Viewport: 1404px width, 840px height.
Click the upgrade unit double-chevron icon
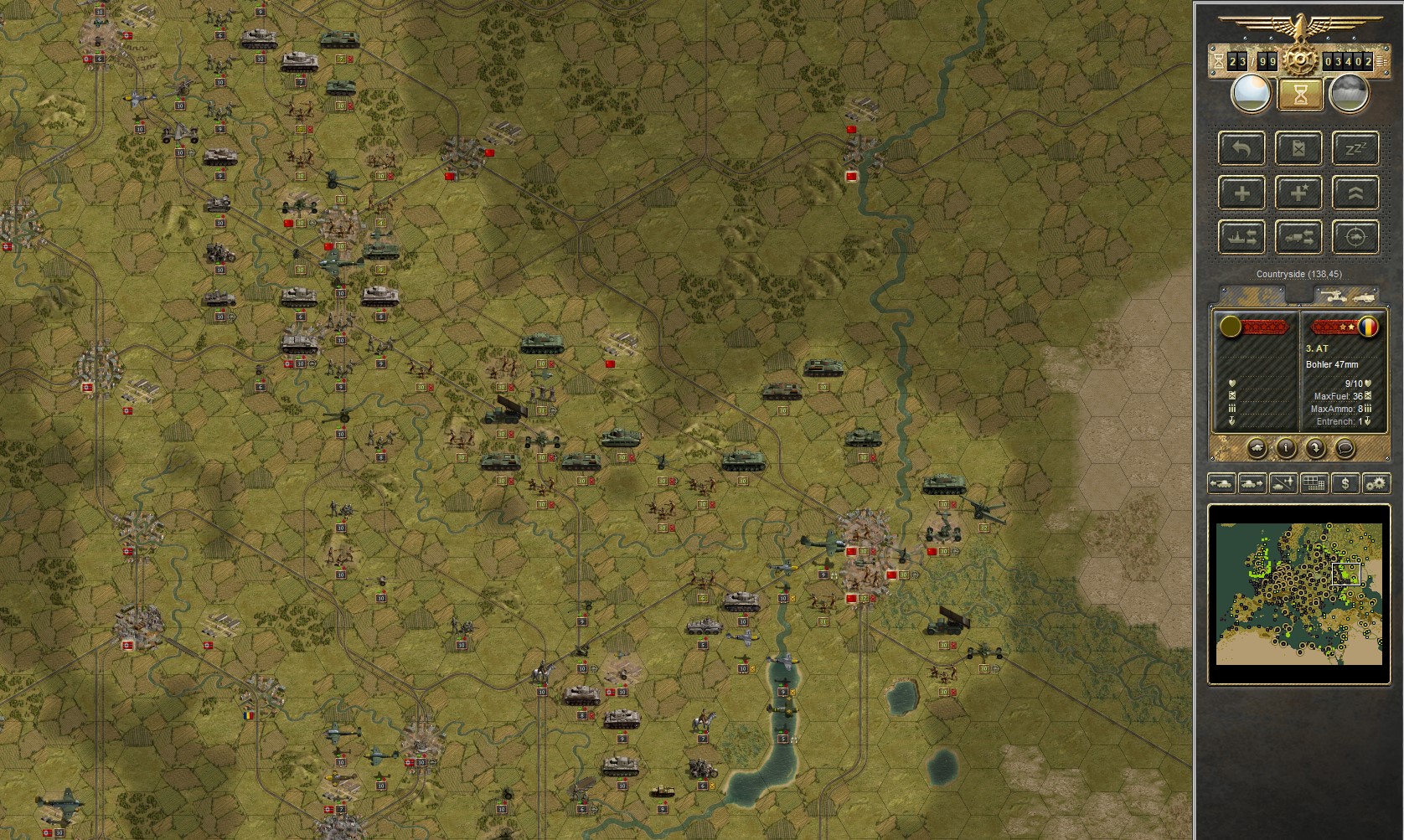click(1355, 193)
